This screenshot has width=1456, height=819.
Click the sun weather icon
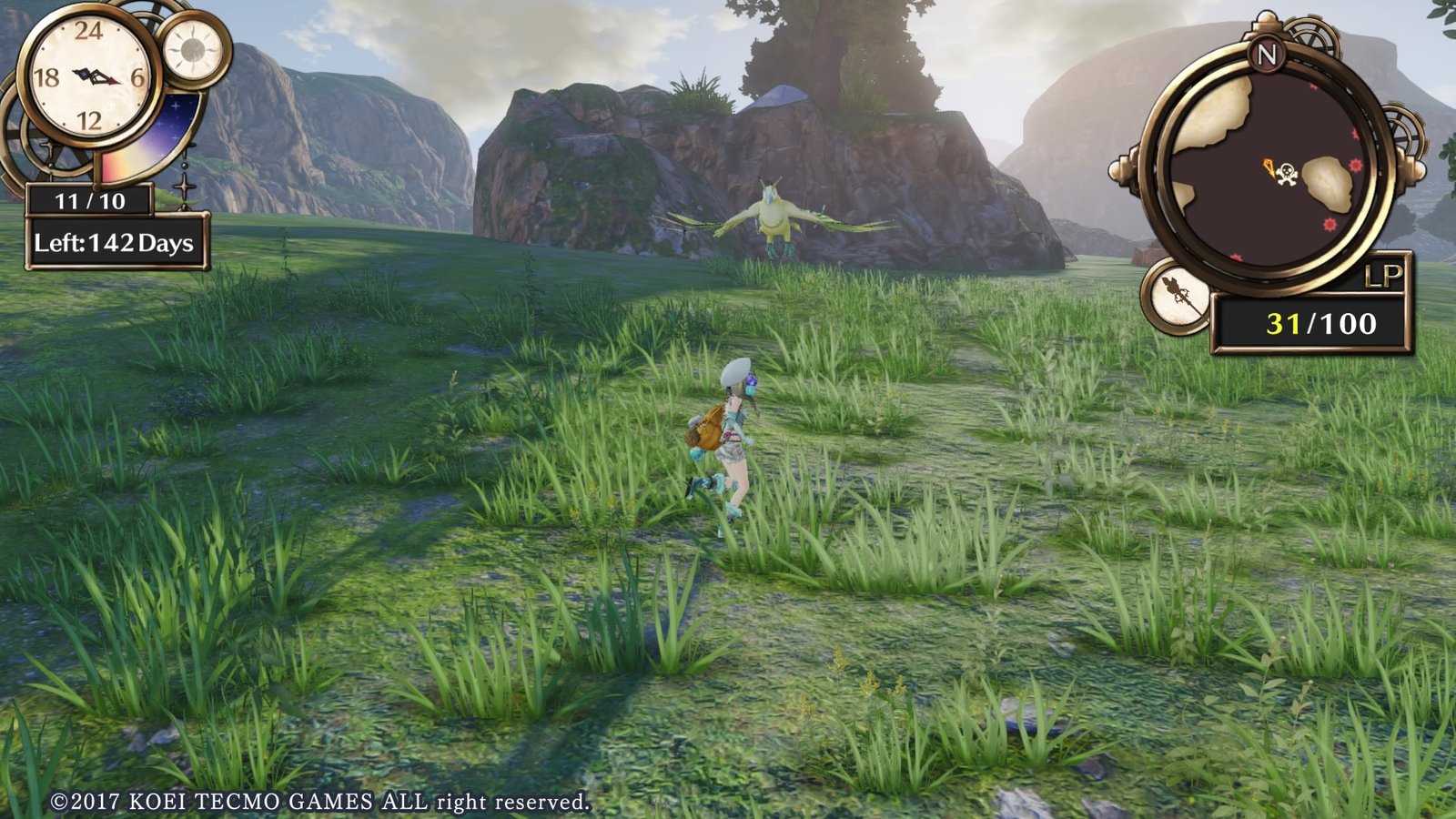click(193, 49)
